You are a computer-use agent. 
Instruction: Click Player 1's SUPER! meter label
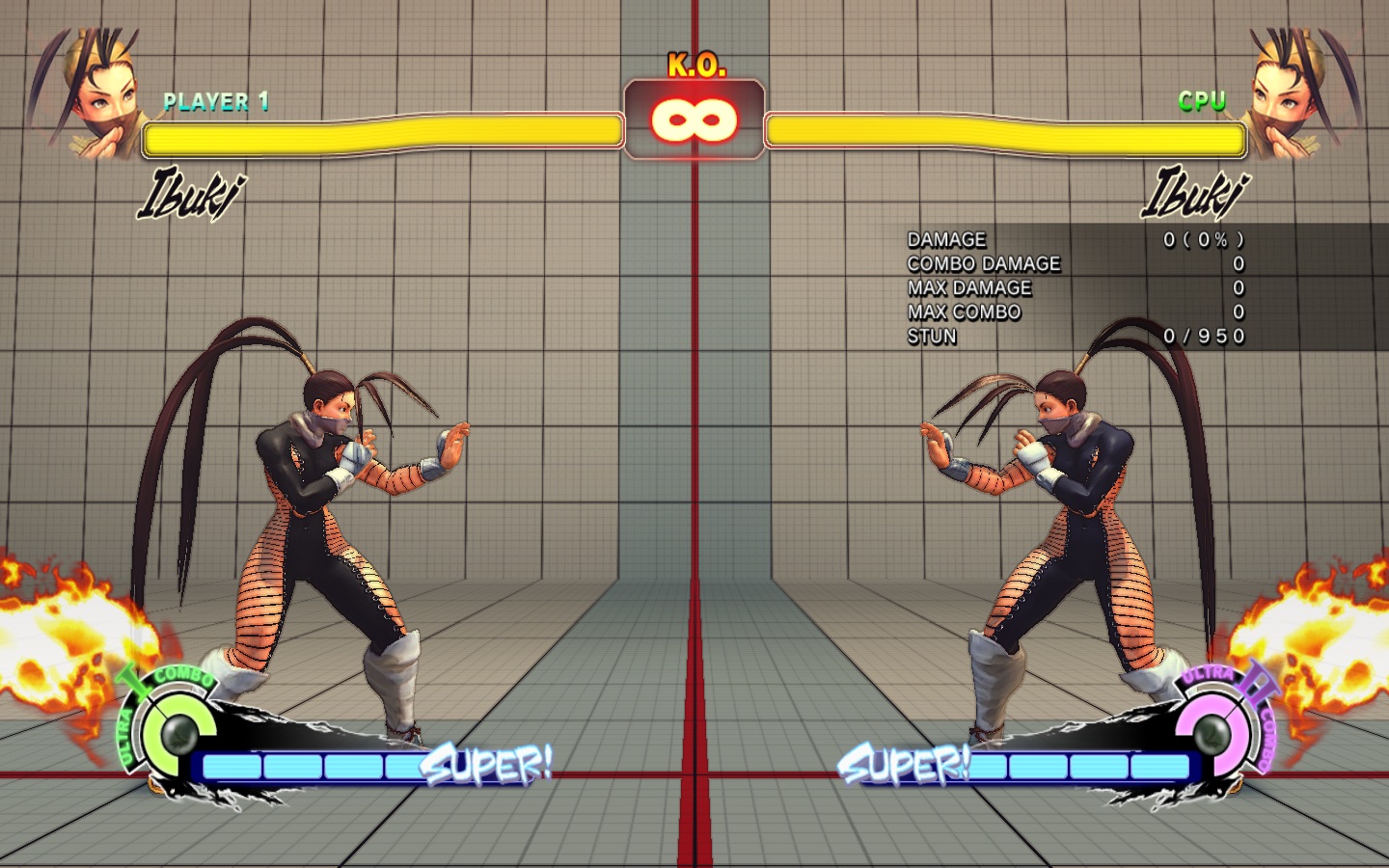click(487, 764)
